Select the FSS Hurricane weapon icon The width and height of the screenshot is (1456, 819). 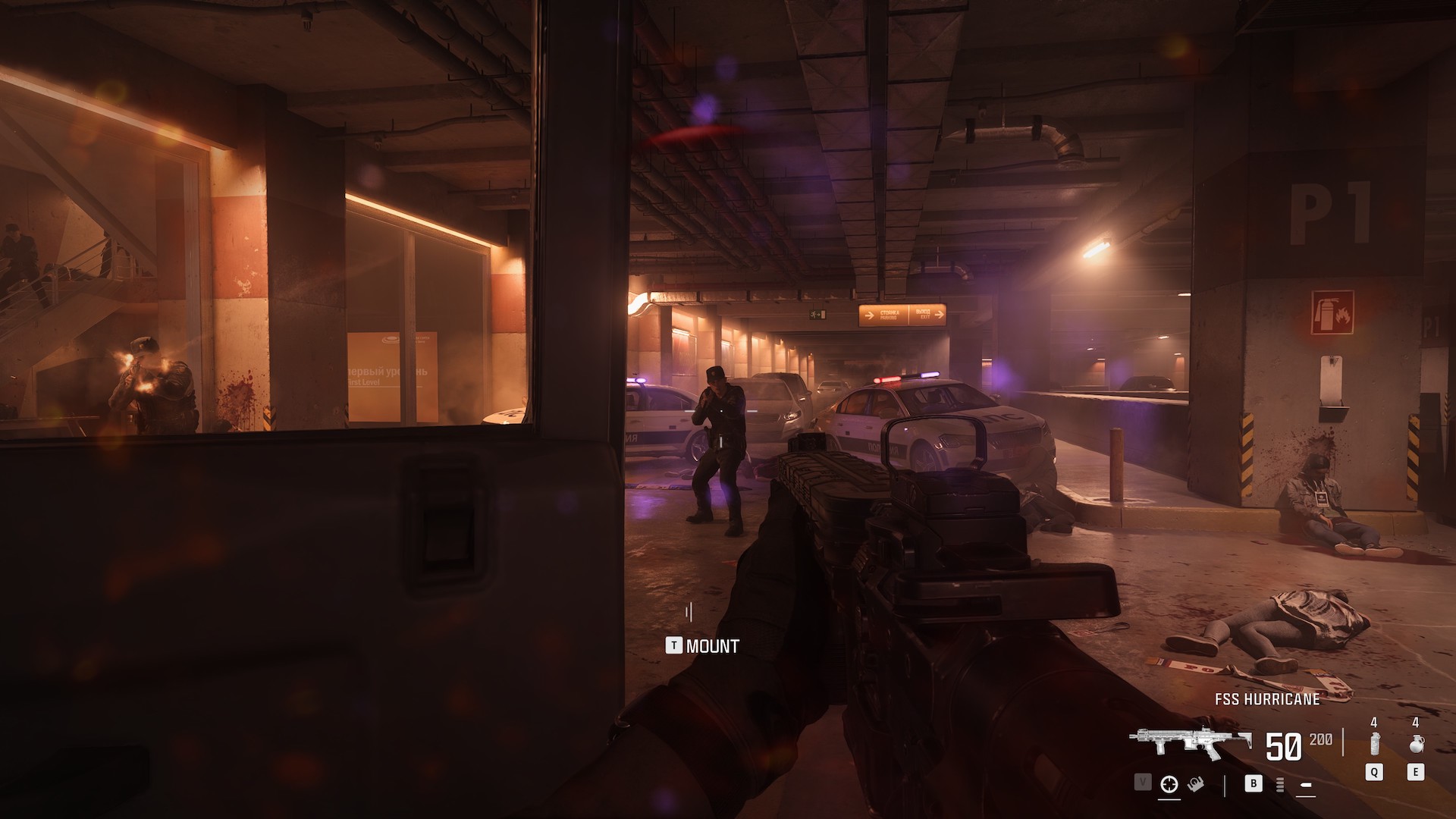[x=1191, y=745]
